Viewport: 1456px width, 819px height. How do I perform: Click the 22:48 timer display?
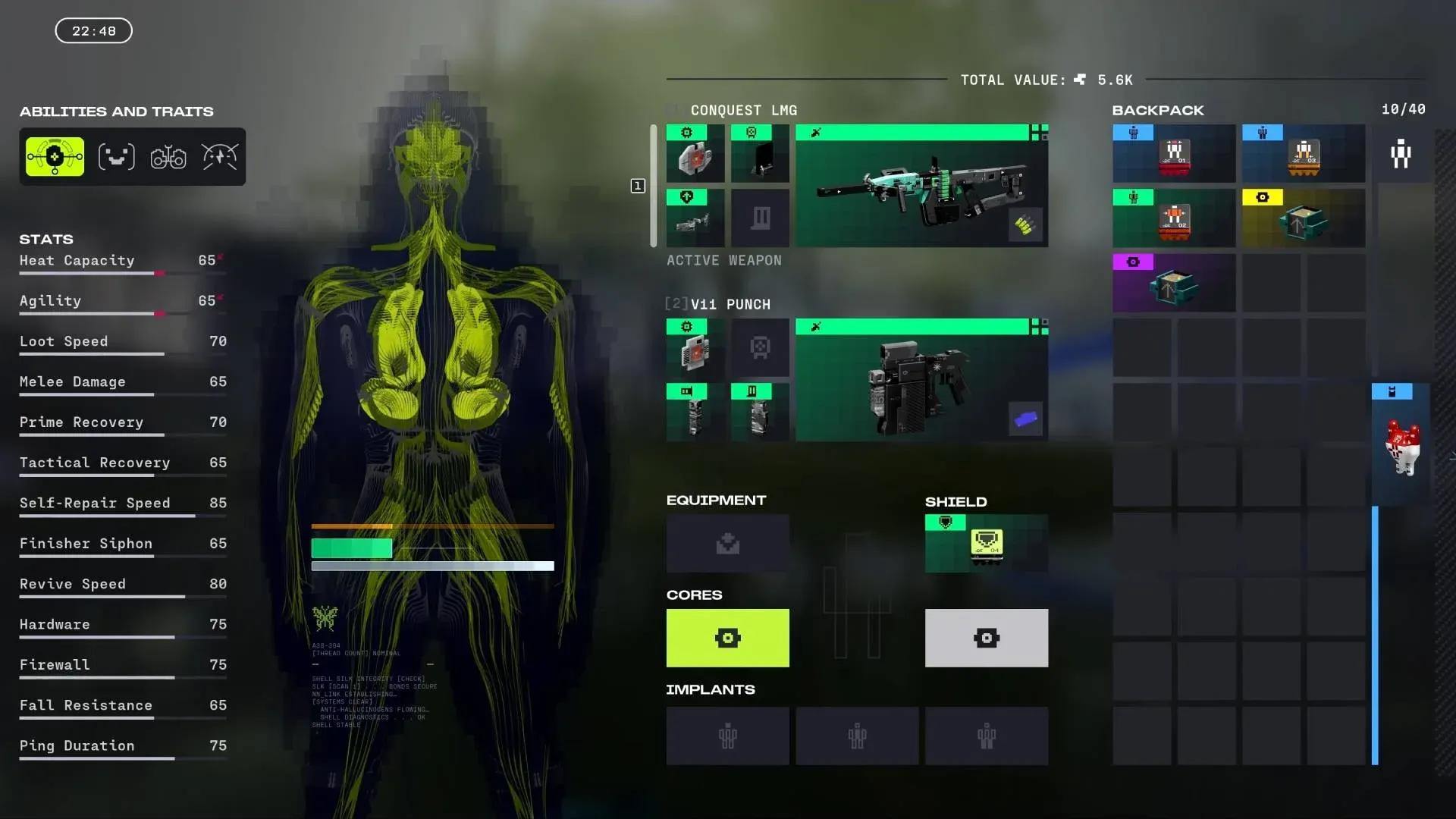tap(93, 30)
